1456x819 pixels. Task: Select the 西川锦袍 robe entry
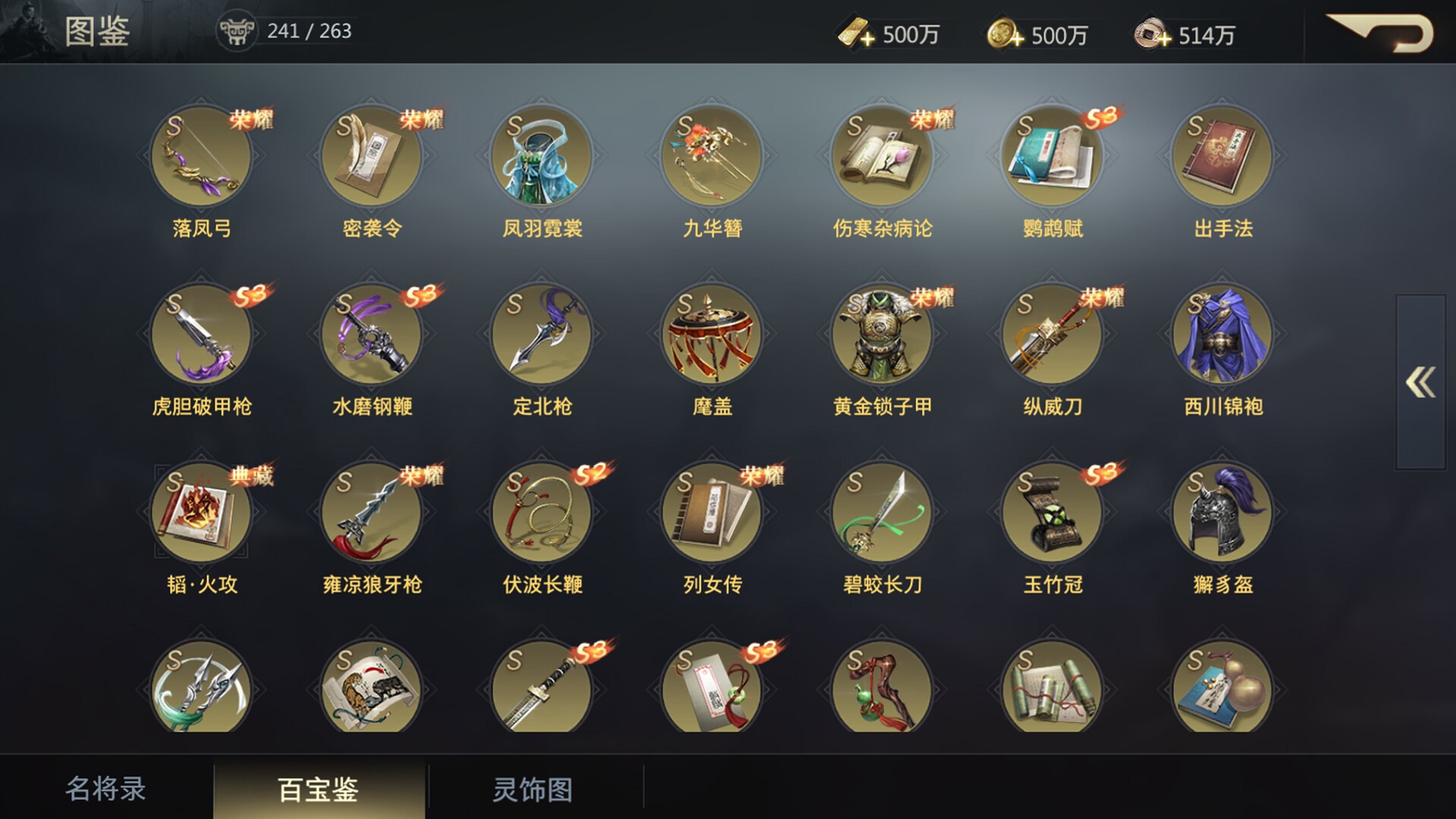[x=1221, y=336]
